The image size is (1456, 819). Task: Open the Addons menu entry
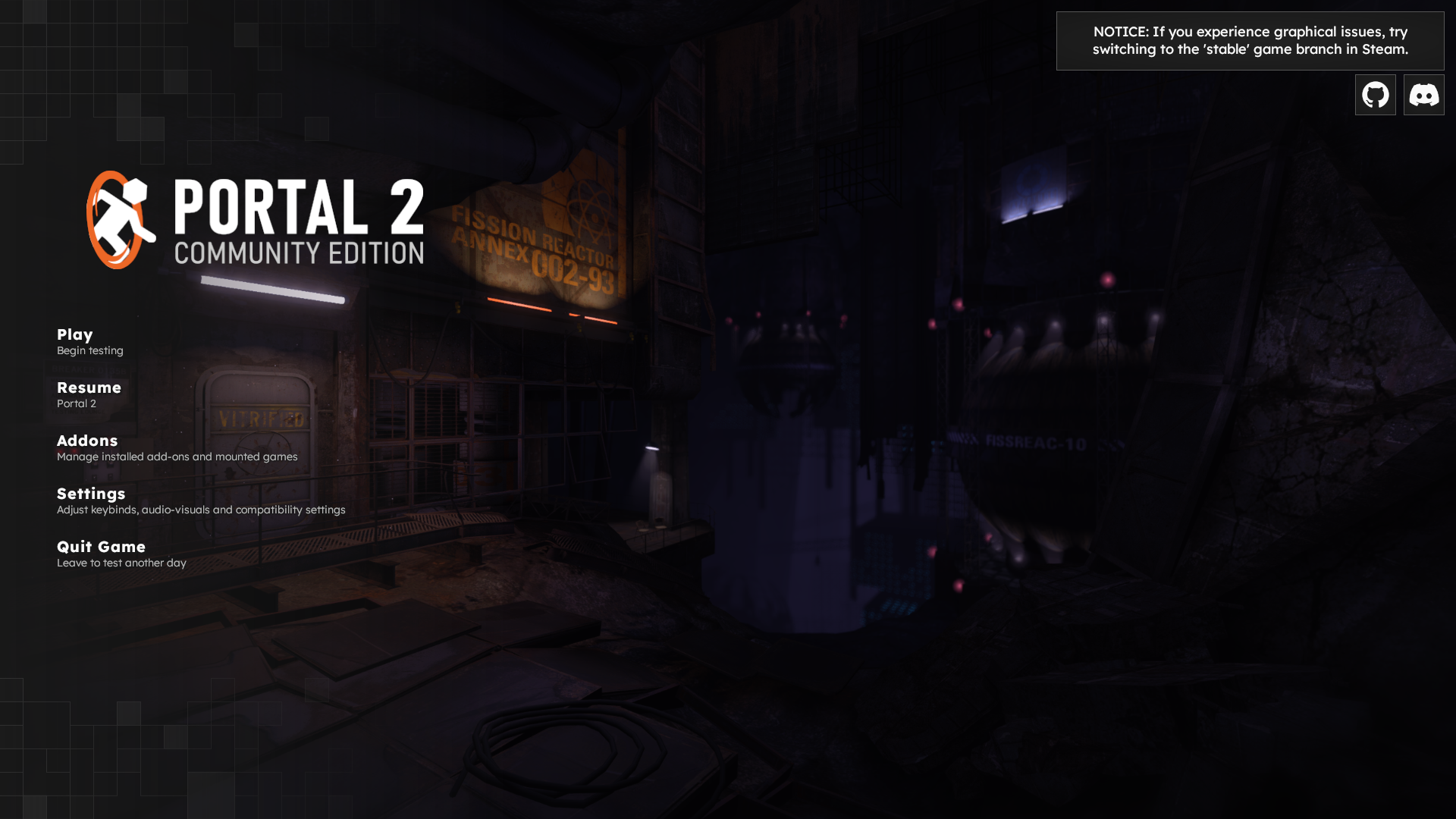click(86, 441)
